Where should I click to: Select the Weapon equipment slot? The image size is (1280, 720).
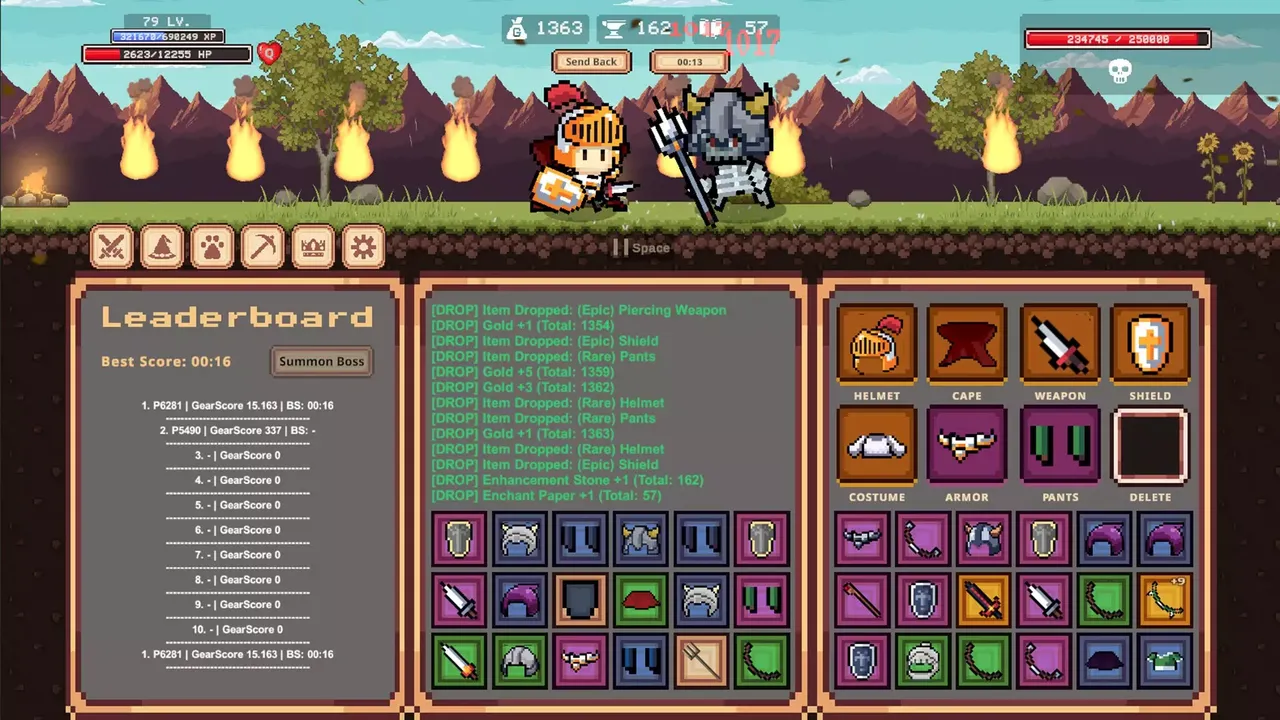[1060, 345]
